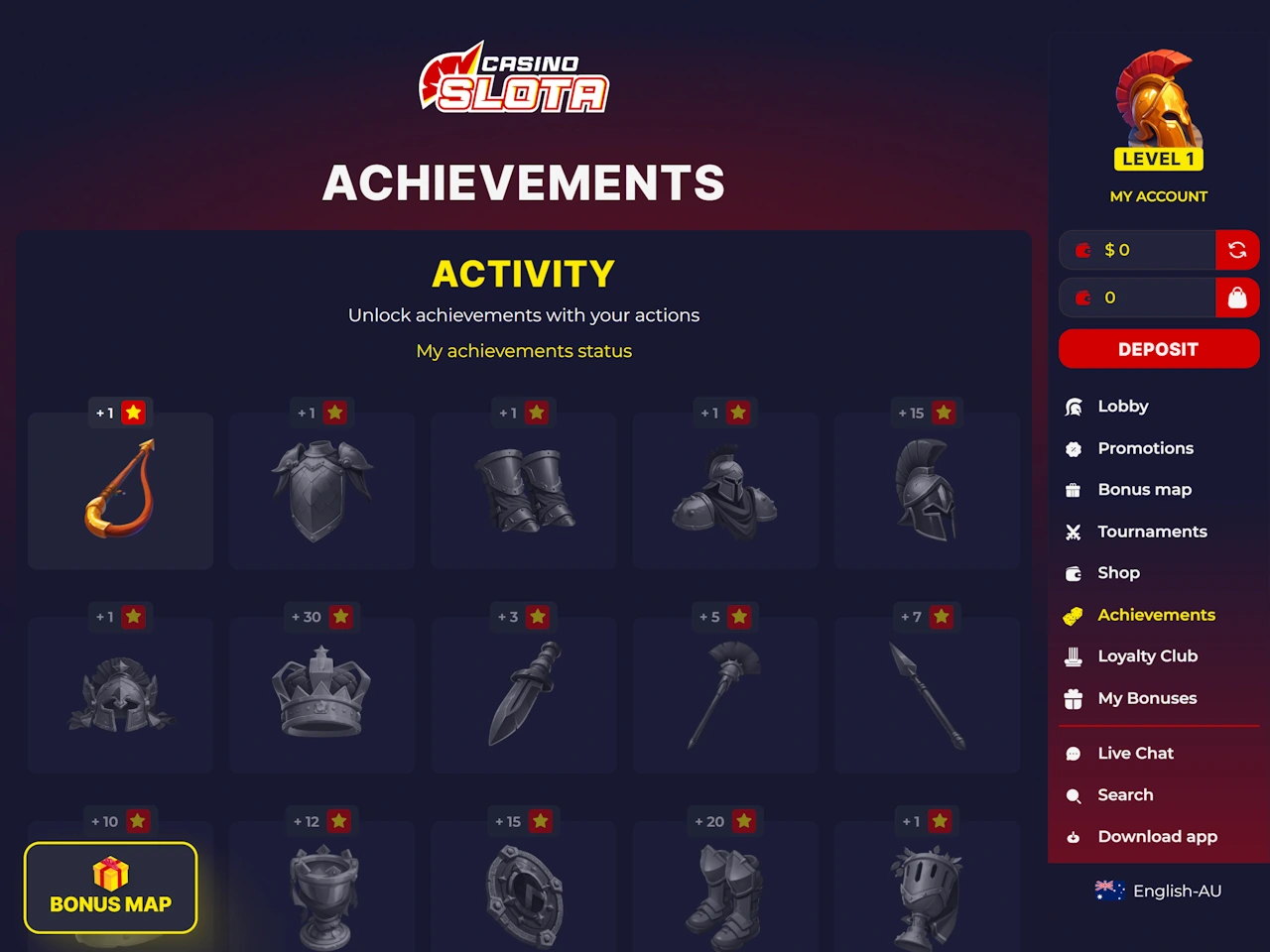The height and width of the screenshot is (952, 1270).
Task: Open the Shop menu entry
Action: [1118, 573]
